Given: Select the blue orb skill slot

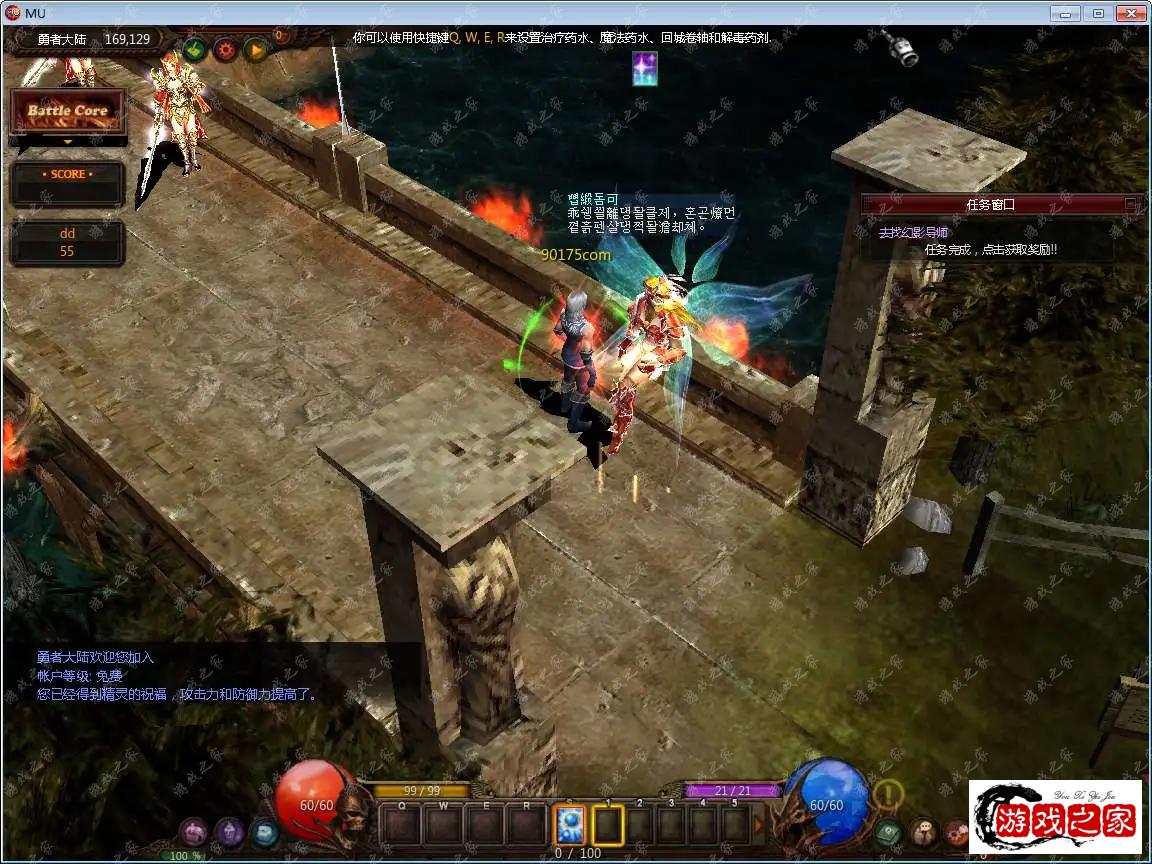Looking at the screenshot, I should [x=569, y=825].
